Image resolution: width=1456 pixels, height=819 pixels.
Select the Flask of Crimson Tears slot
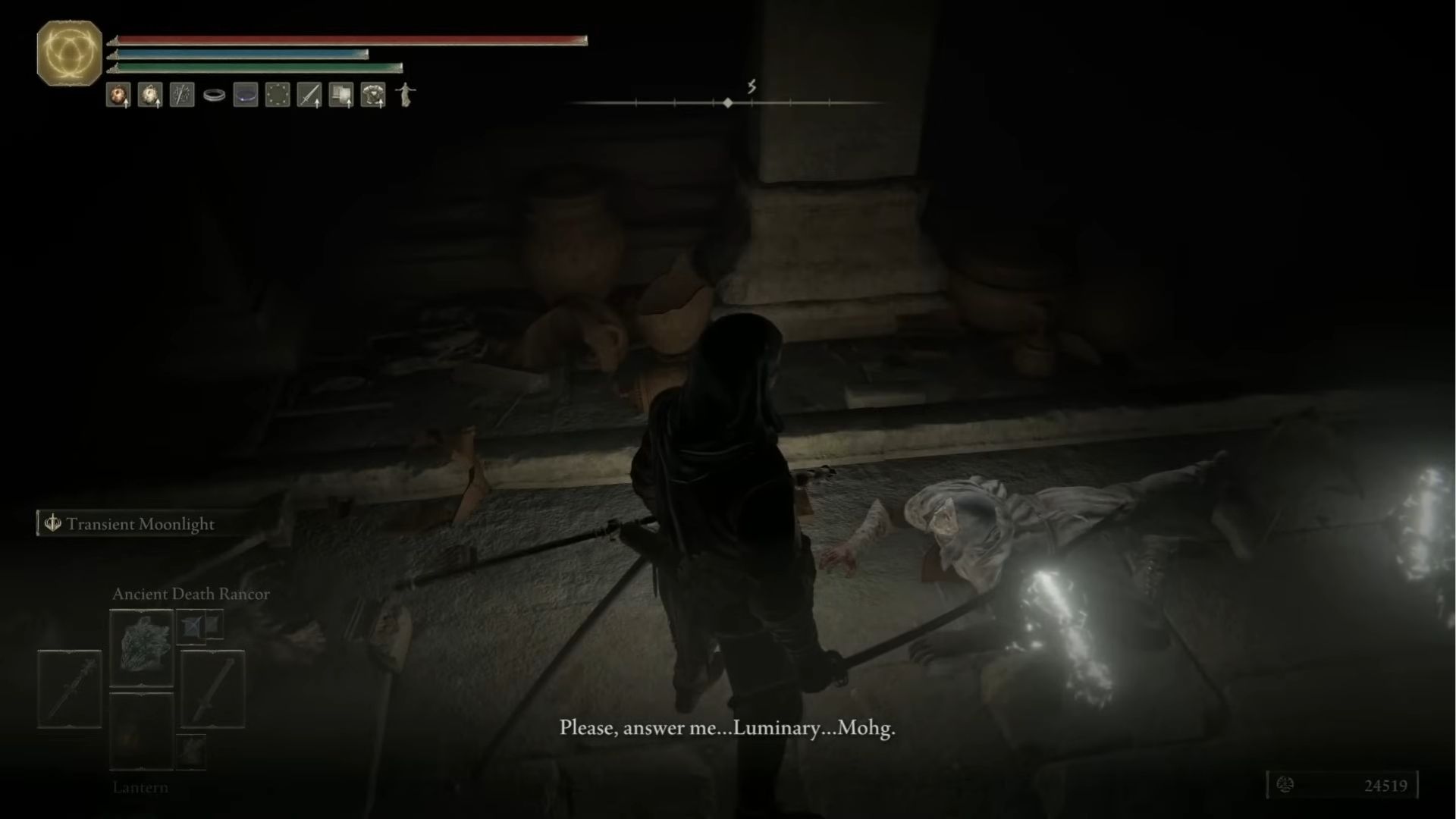coord(117,93)
